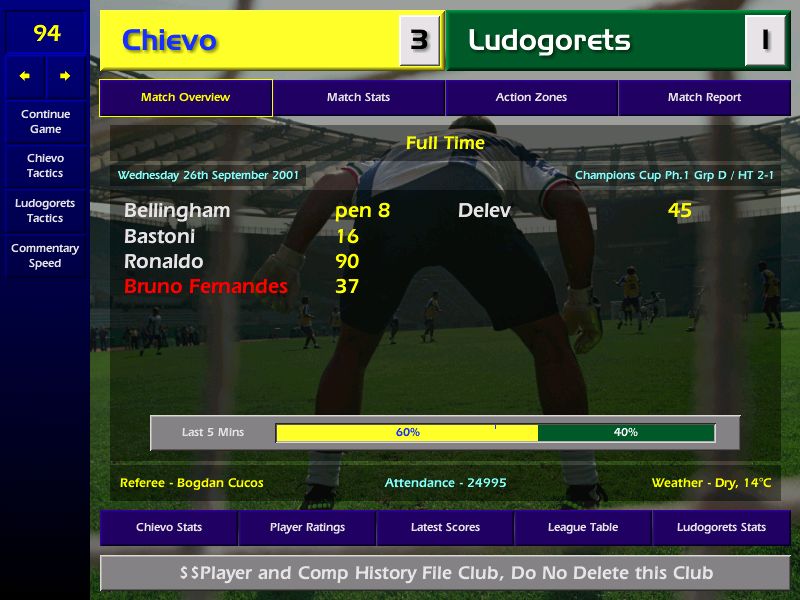Switch to the Match Stats tab
This screenshot has width=800, height=600.
358,98
